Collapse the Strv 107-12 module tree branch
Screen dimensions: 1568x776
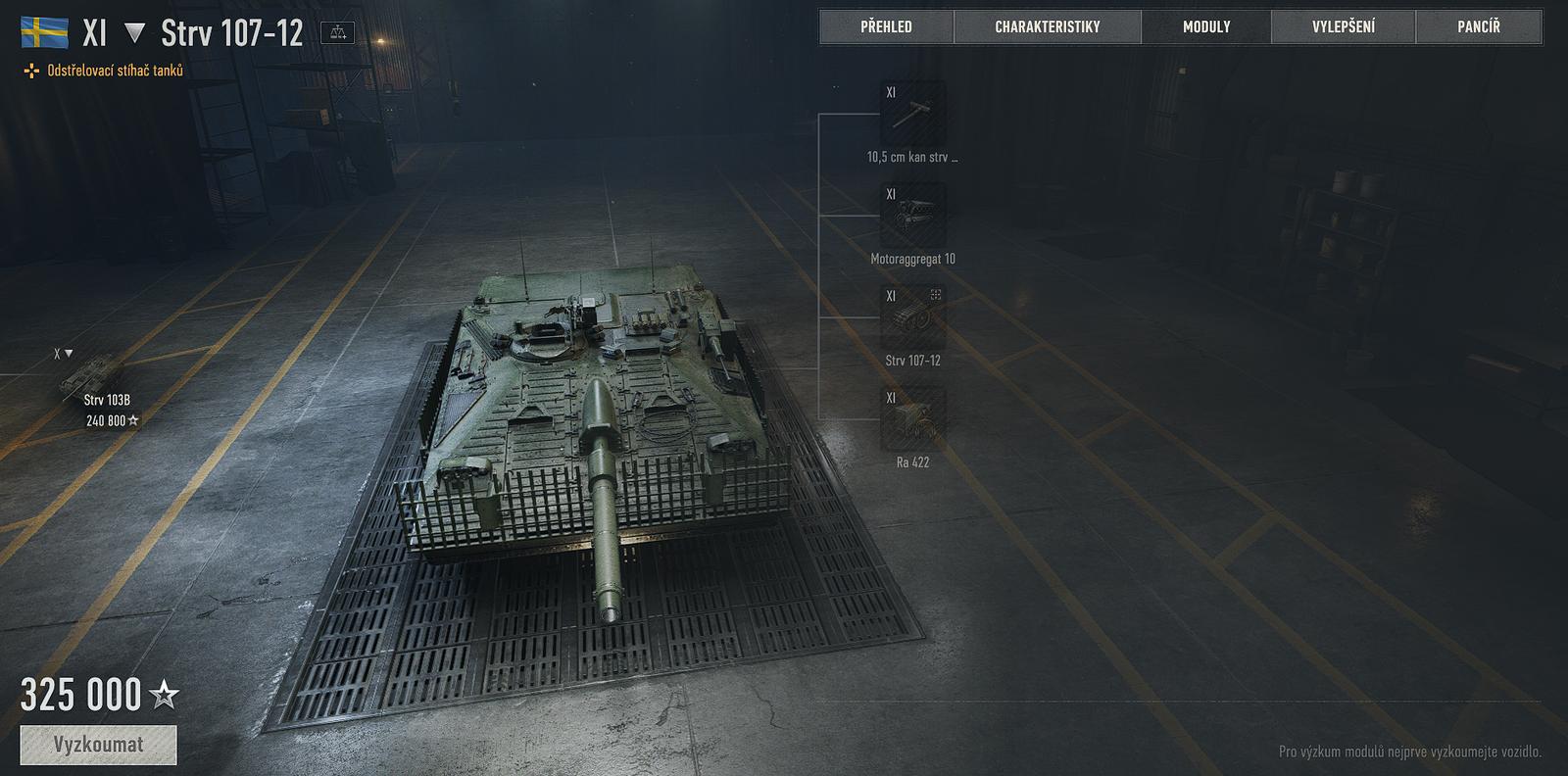pyautogui.click(x=938, y=293)
